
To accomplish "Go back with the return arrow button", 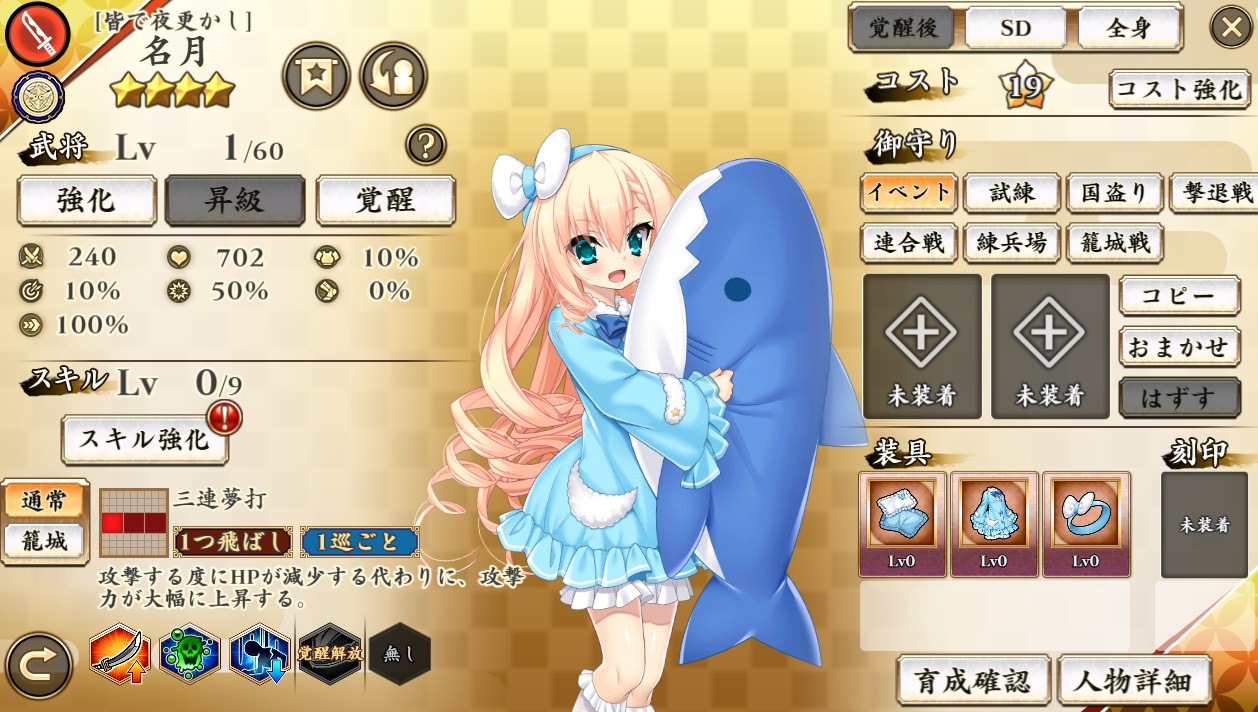I will coord(39,664).
